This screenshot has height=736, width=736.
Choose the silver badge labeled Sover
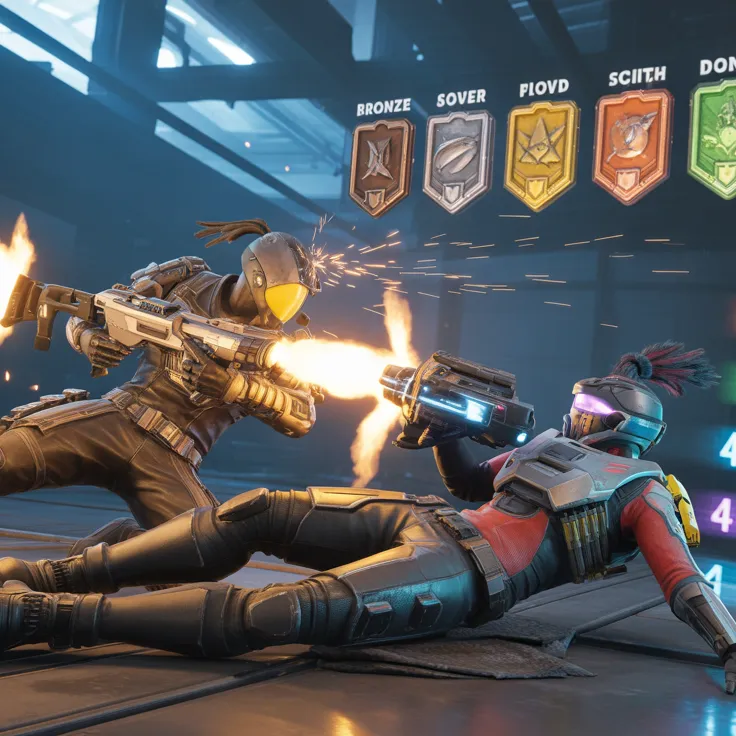coord(458,160)
